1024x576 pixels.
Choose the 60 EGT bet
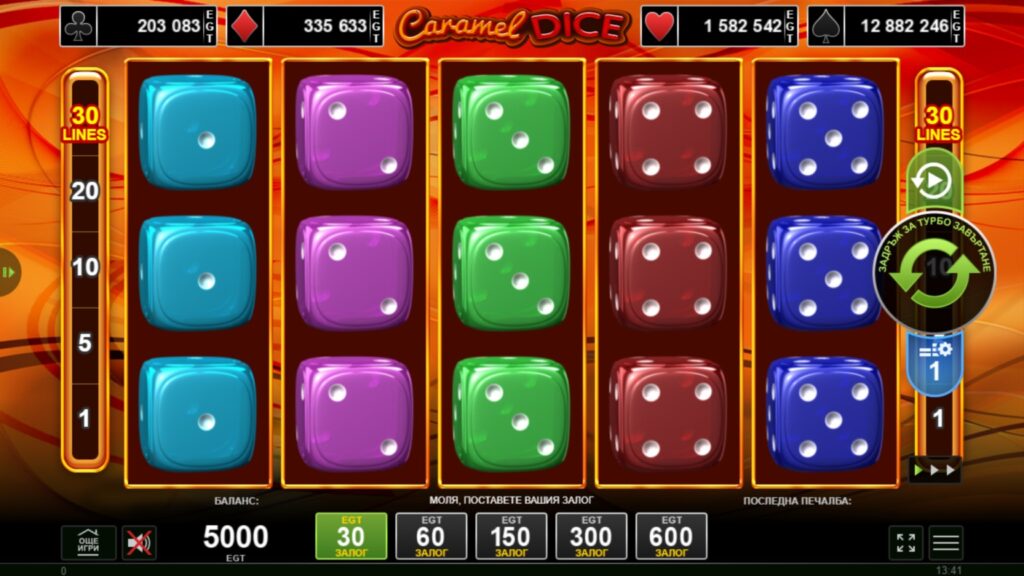[431, 537]
